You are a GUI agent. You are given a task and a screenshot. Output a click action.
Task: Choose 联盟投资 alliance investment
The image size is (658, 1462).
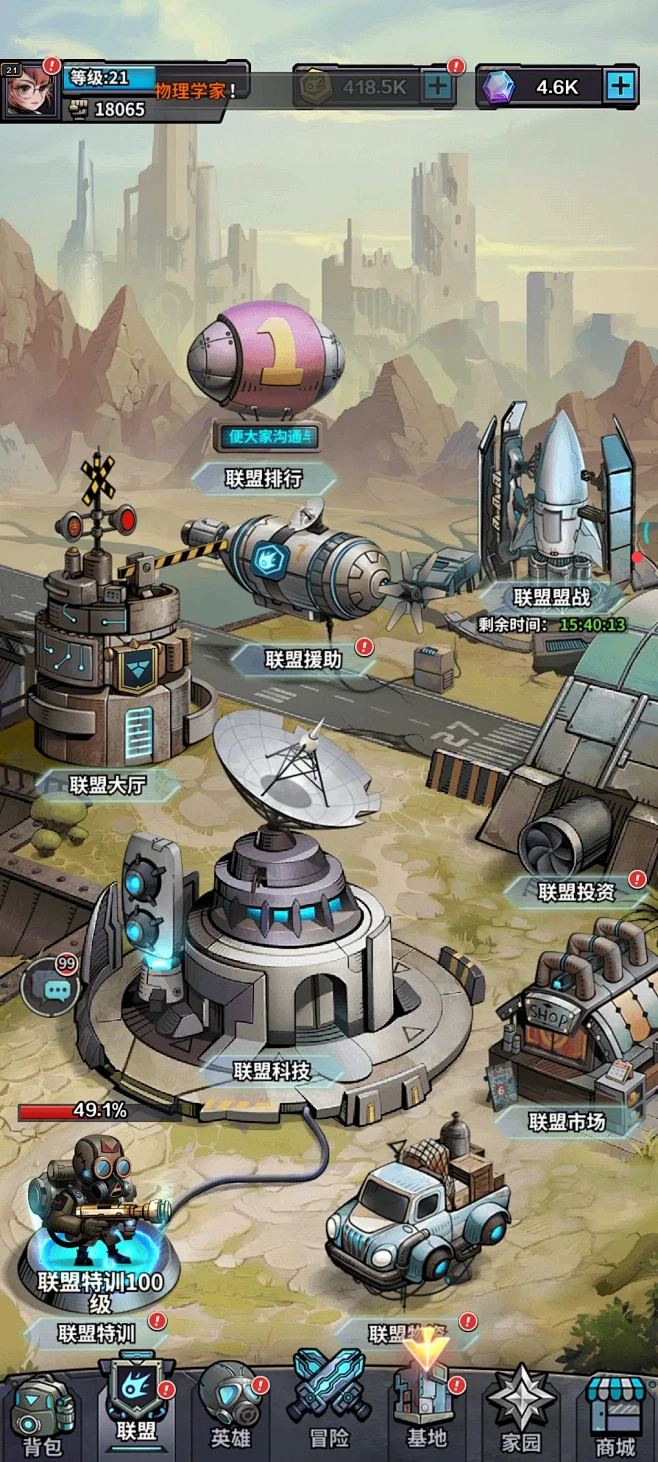576,892
